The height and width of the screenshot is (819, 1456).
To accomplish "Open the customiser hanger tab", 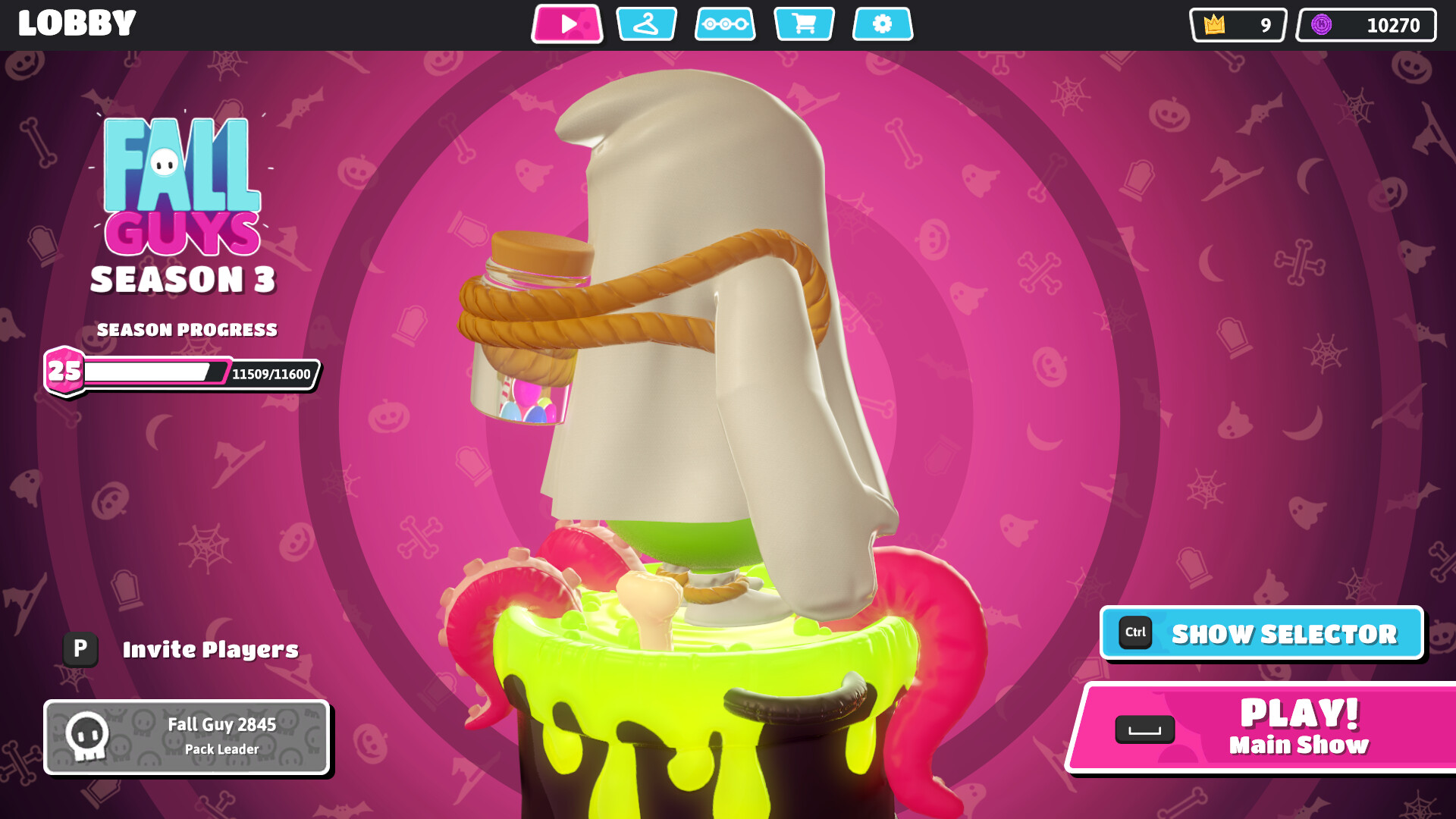I will click(x=646, y=24).
